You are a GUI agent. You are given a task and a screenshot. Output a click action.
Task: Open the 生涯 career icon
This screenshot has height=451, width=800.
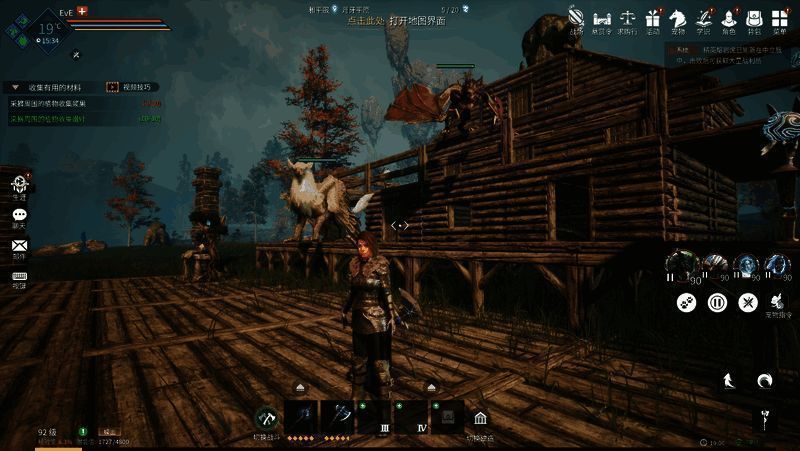[19, 187]
